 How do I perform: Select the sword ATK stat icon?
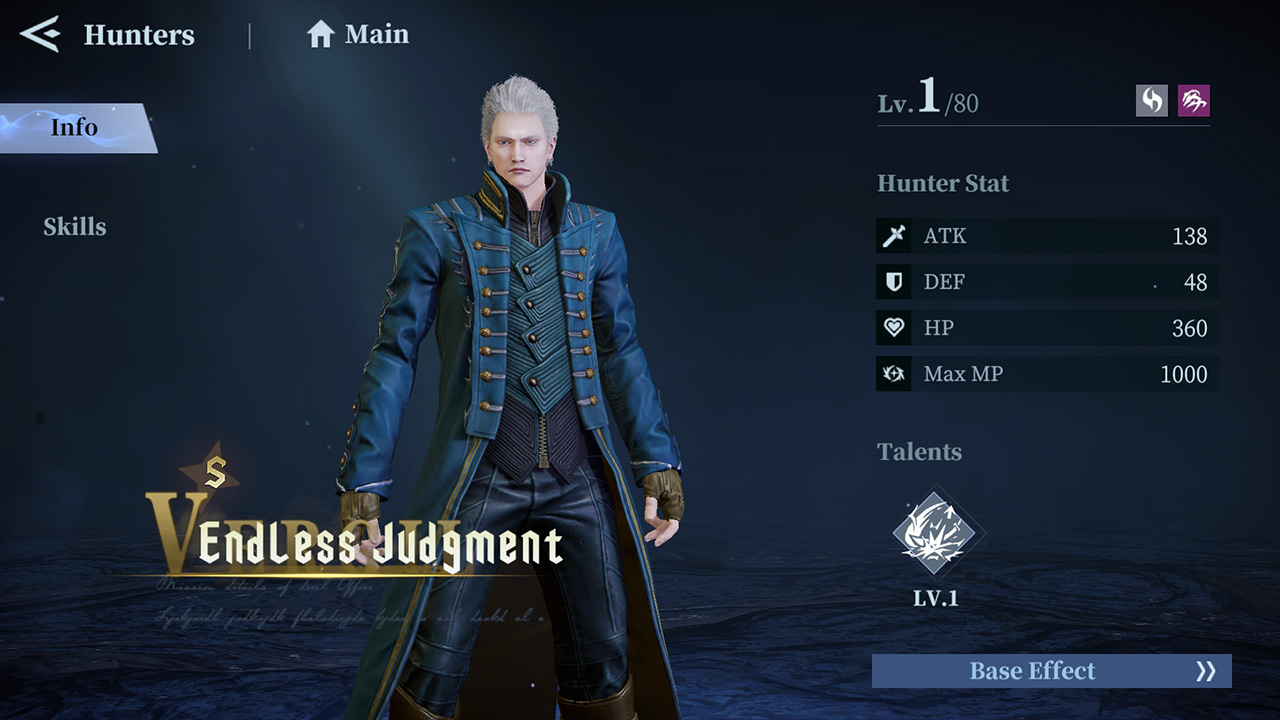click(x=893, y=236)
